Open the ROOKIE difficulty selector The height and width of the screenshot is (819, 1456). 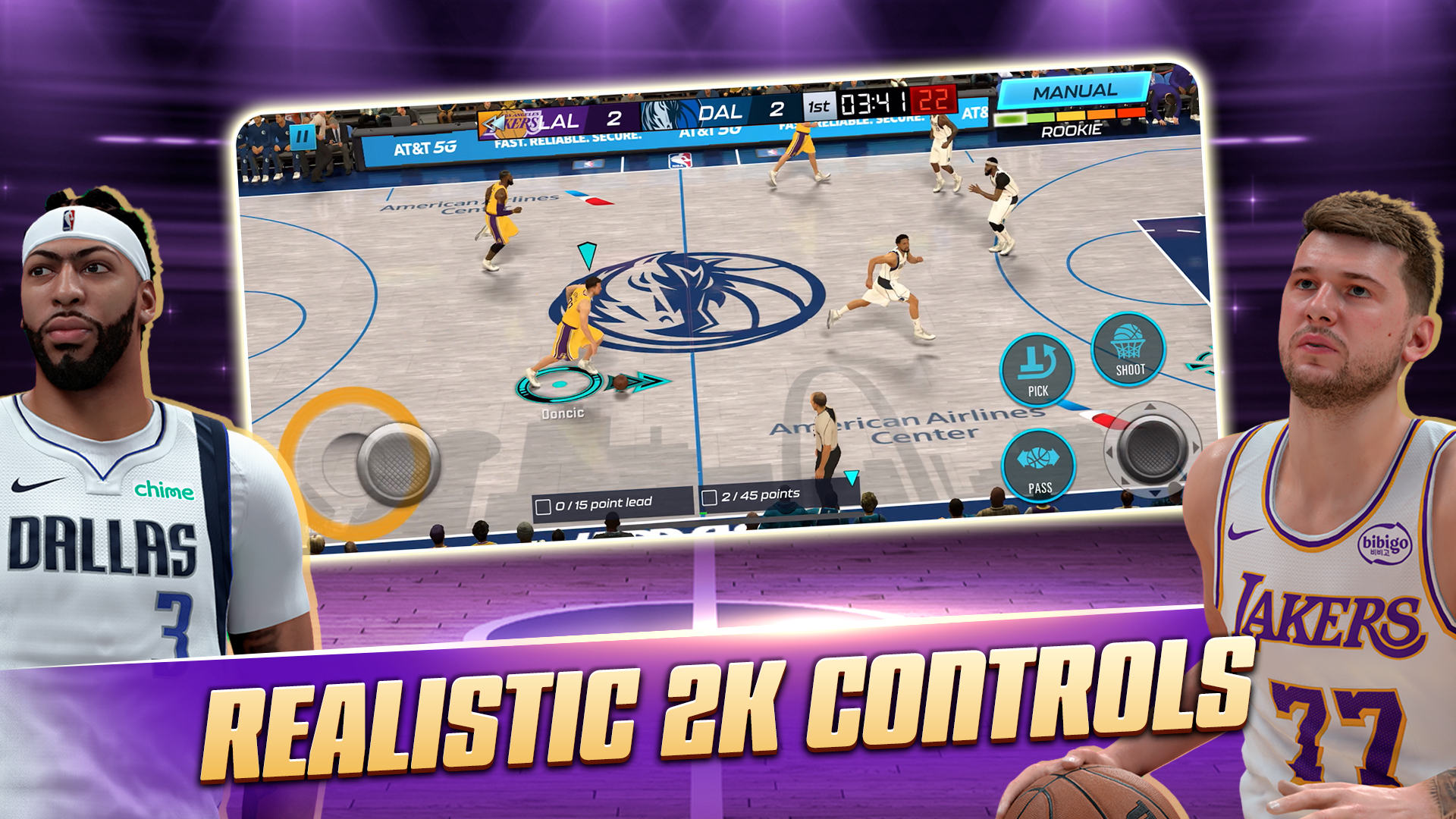(x=1072, y=131)
